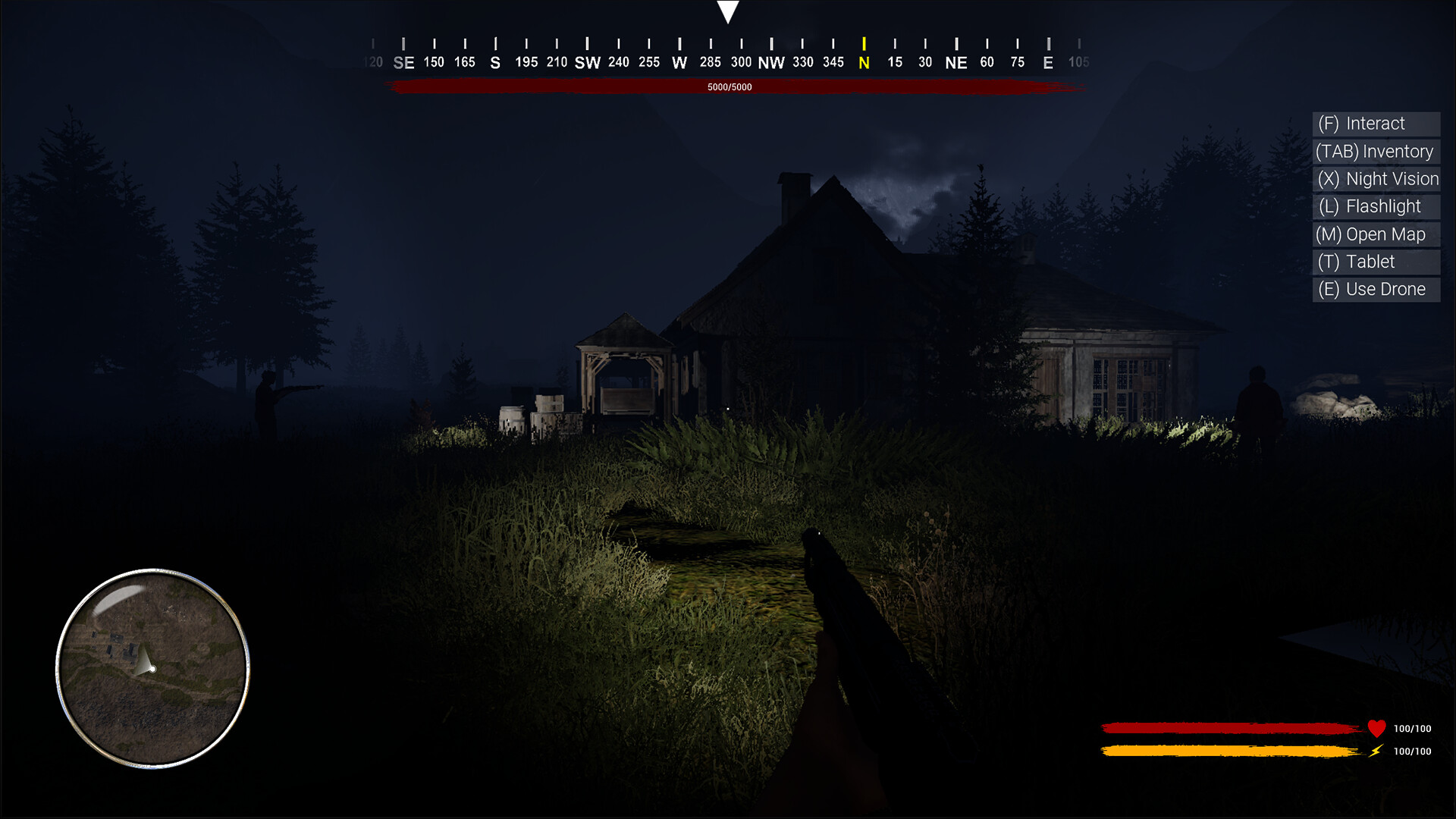Toggle the Flashlight using its keybind hint
This screenshot has width=1456, height=819.
(x=1376, y=206)
